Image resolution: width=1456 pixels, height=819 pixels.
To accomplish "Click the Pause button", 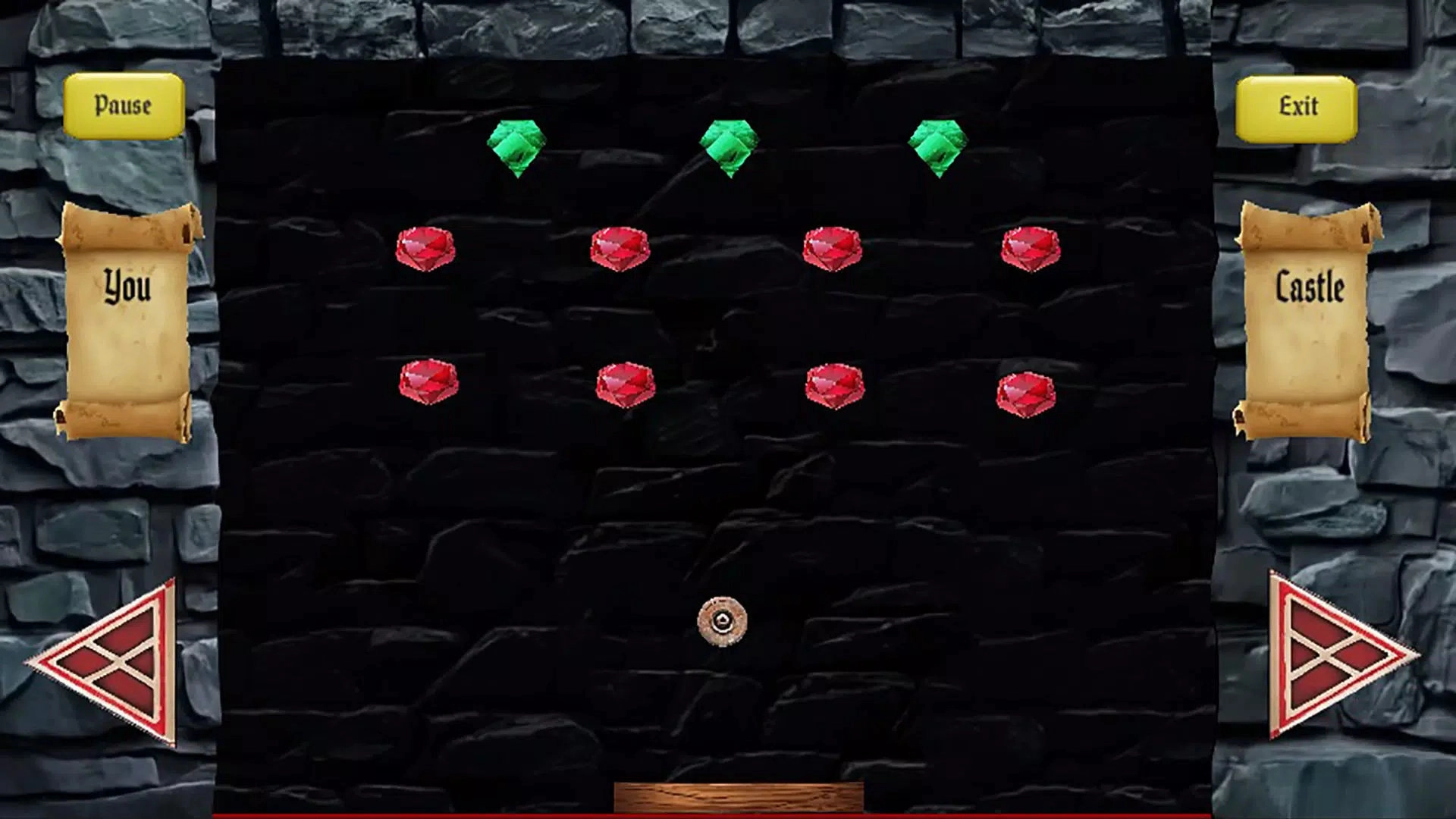I will click(124, 105).
